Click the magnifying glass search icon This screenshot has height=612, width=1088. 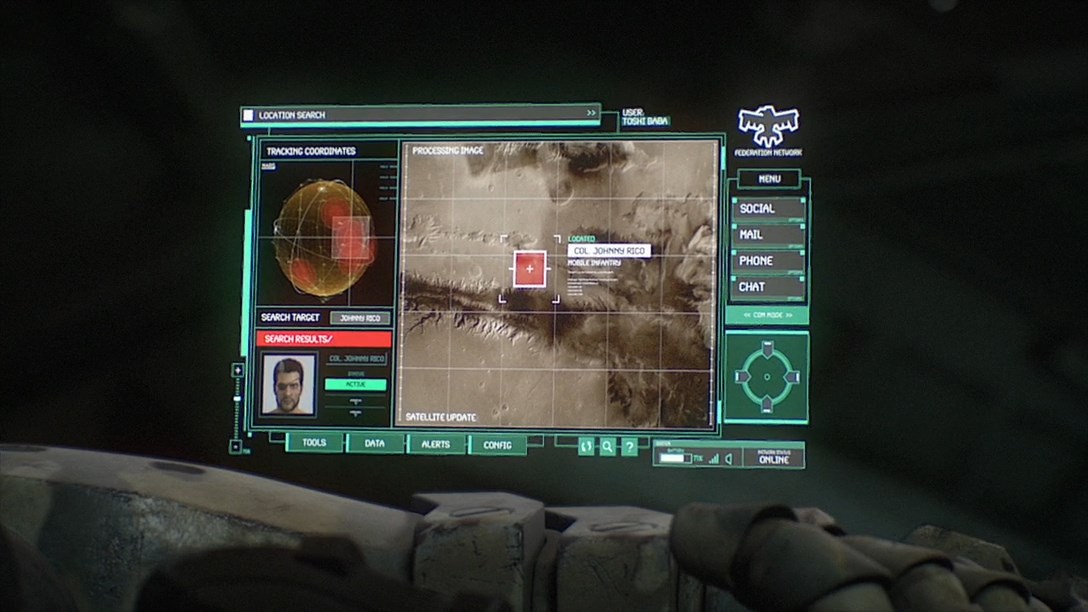coord(607,447)
